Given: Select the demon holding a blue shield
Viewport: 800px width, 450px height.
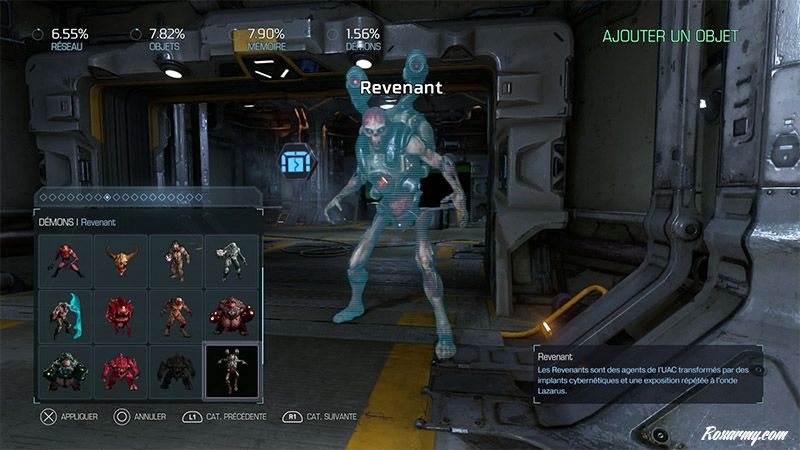Looking at the screenshot, I should (x=67, y=315).
